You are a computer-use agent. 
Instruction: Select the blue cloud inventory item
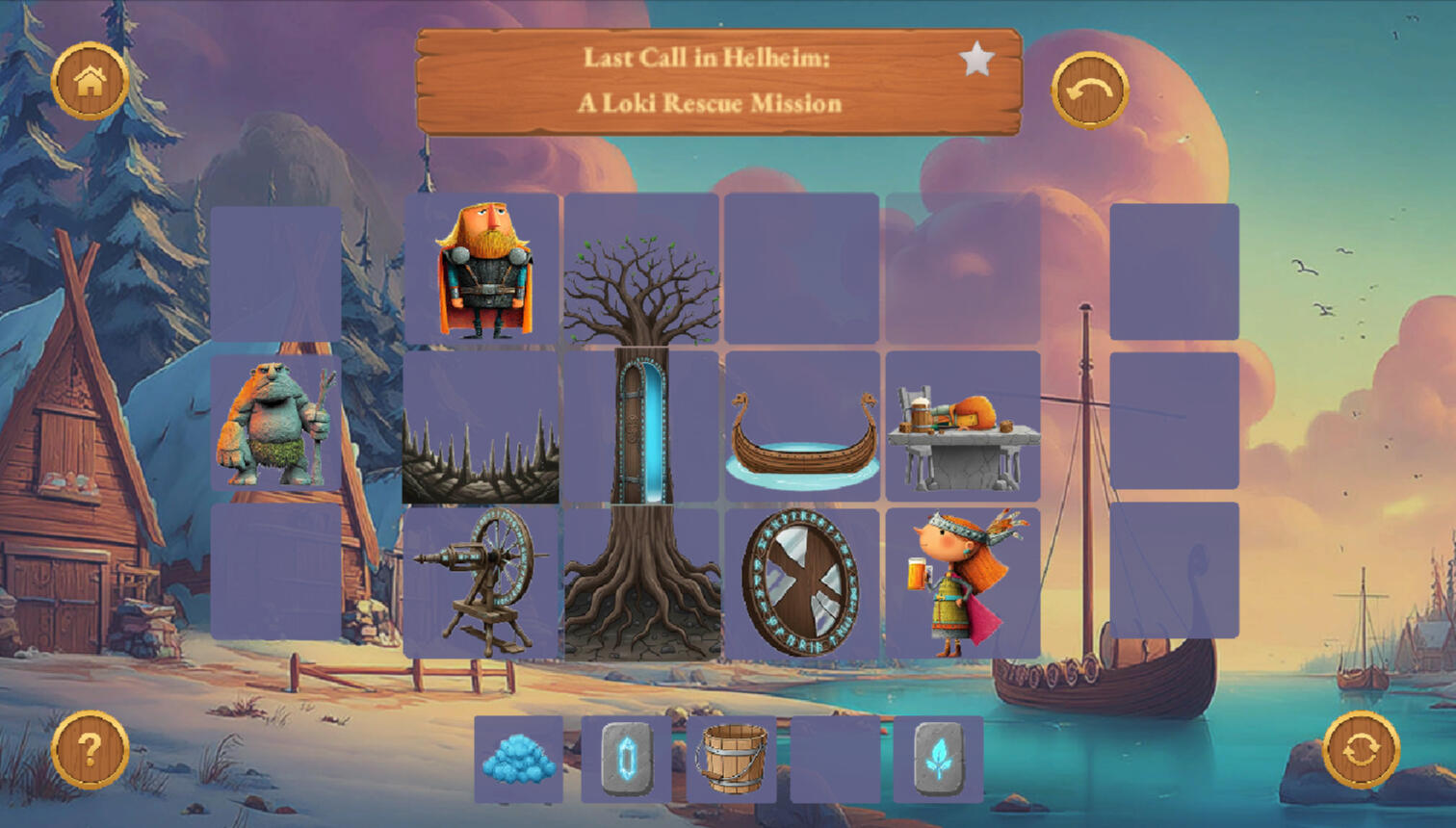[519, 760]
